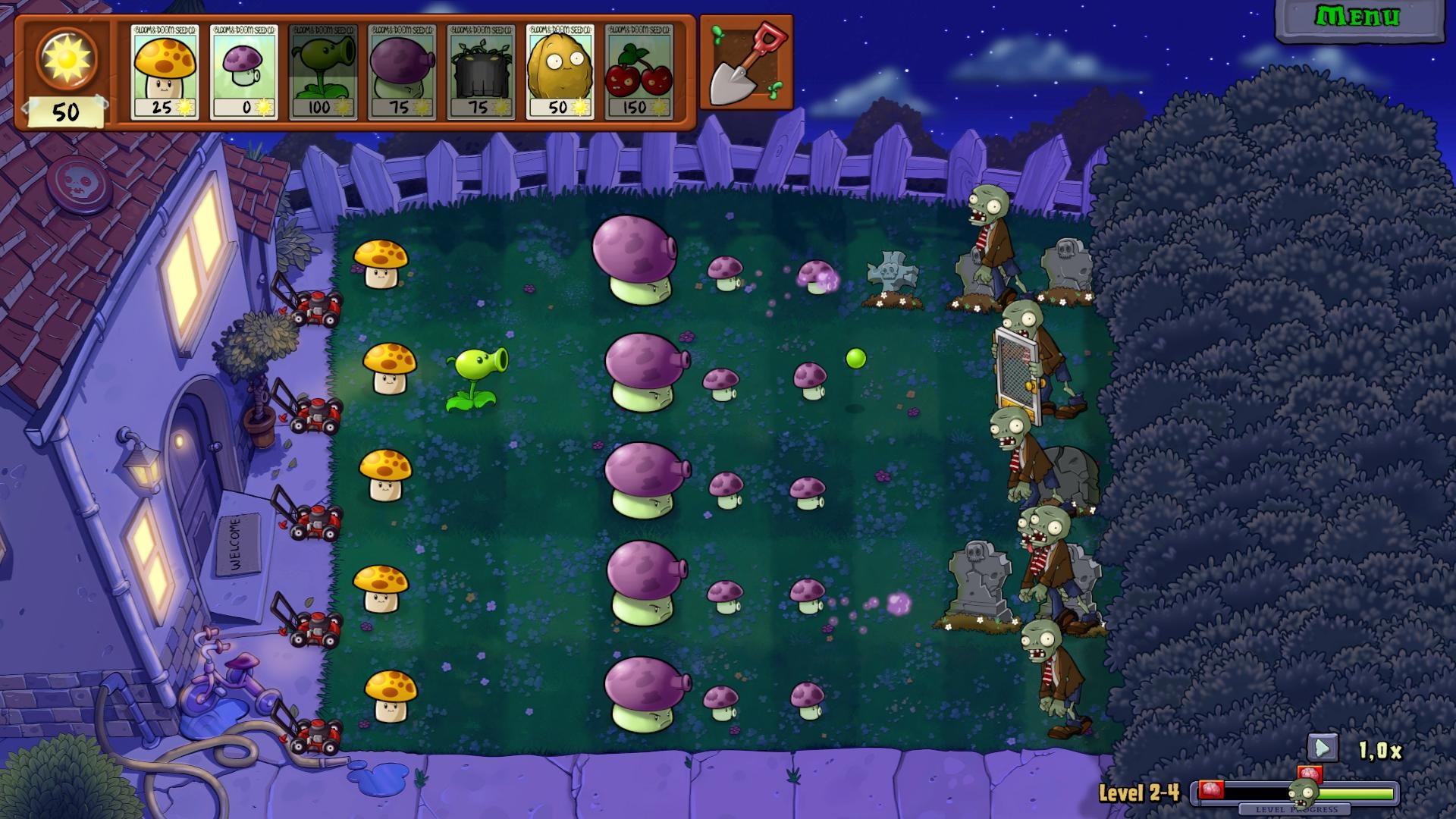The image size is (1456, 819).
Task: Select the Fume-shroom seed packet
Action: coord(402,72)
